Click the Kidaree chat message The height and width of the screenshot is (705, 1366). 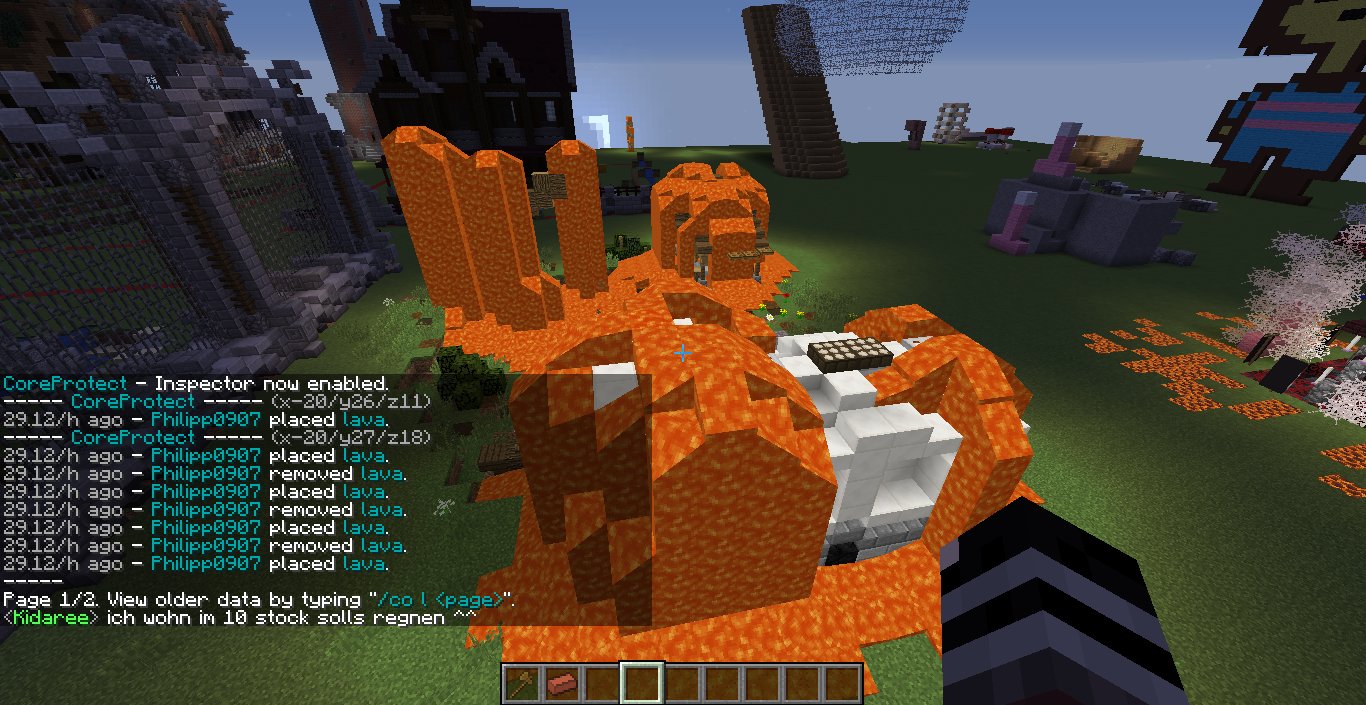point(238,618)
